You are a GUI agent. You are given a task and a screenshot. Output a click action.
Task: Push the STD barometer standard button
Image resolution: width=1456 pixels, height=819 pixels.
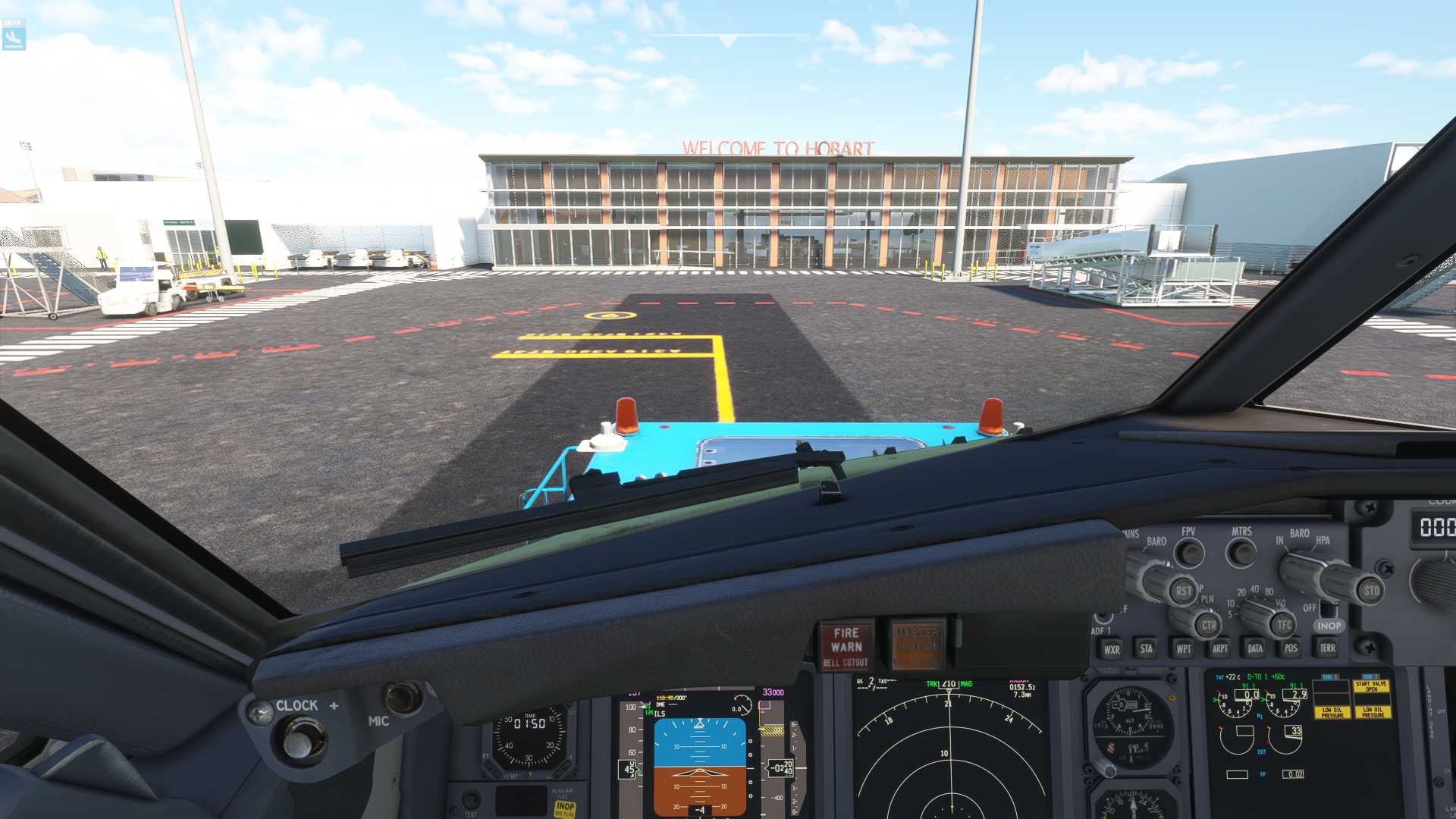[x=1371, y=591]
